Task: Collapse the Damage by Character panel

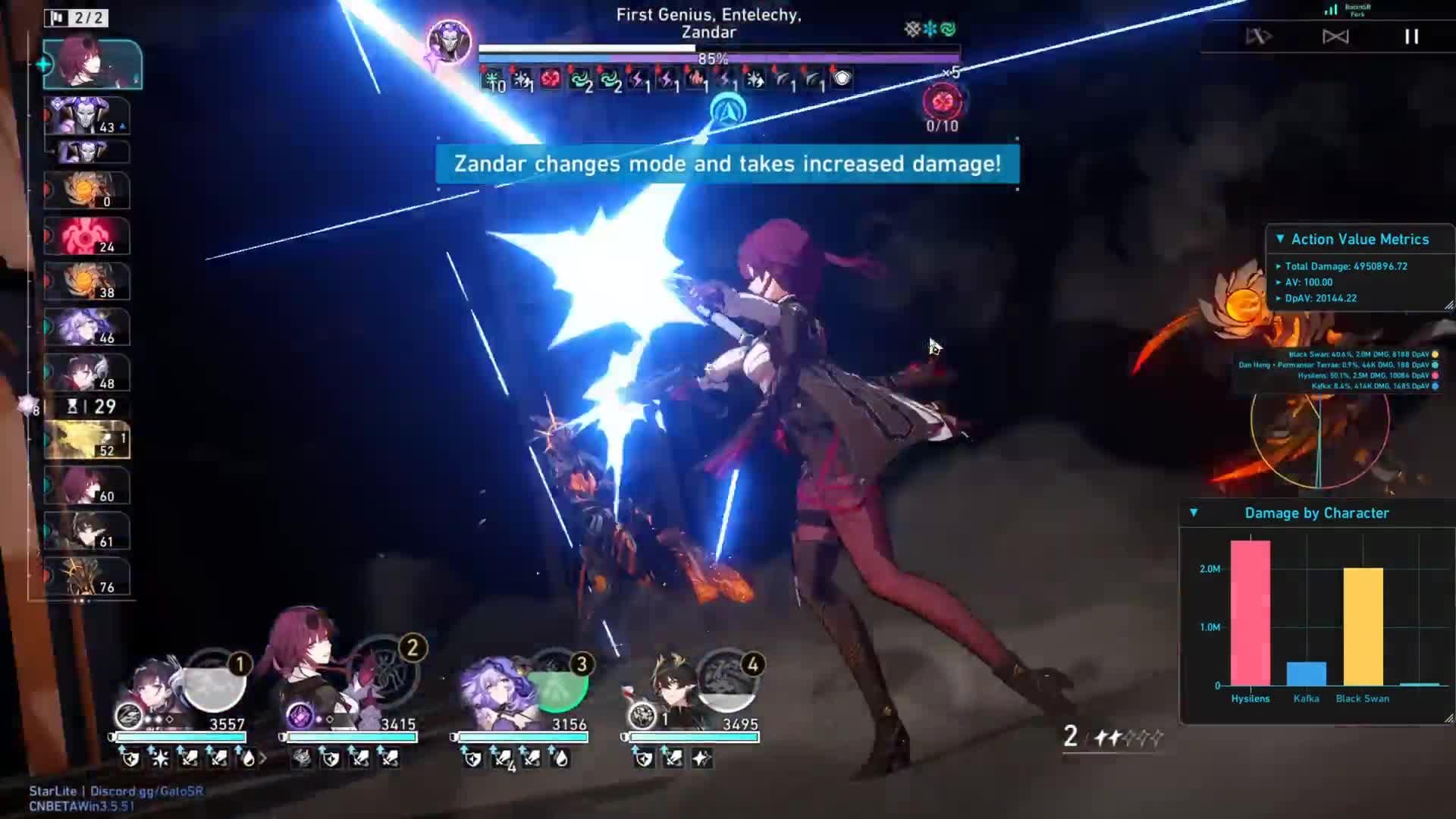Action: (x=1194, y=513)
